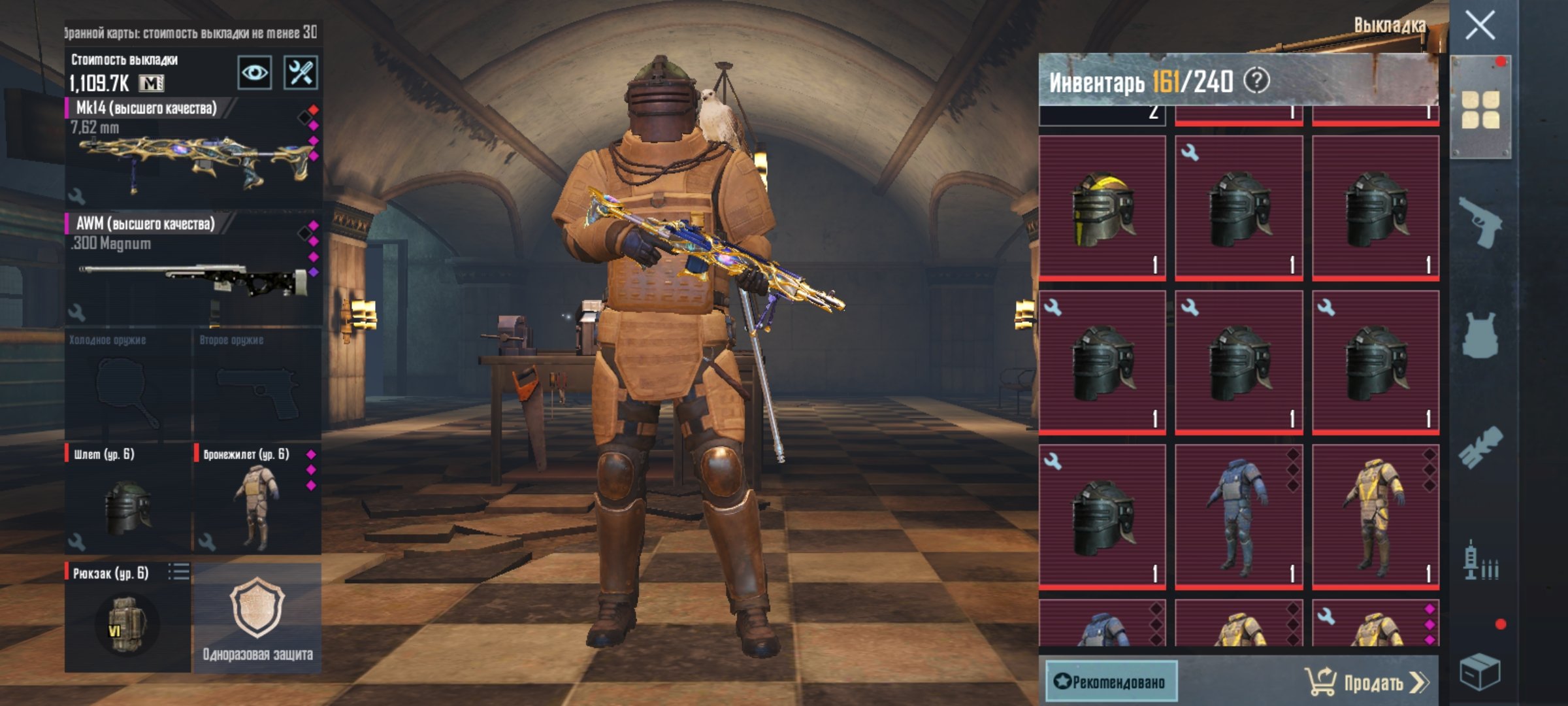
Task: Select the yellow-striped helmet in inventory
Action: click(x=1102, y=208)
